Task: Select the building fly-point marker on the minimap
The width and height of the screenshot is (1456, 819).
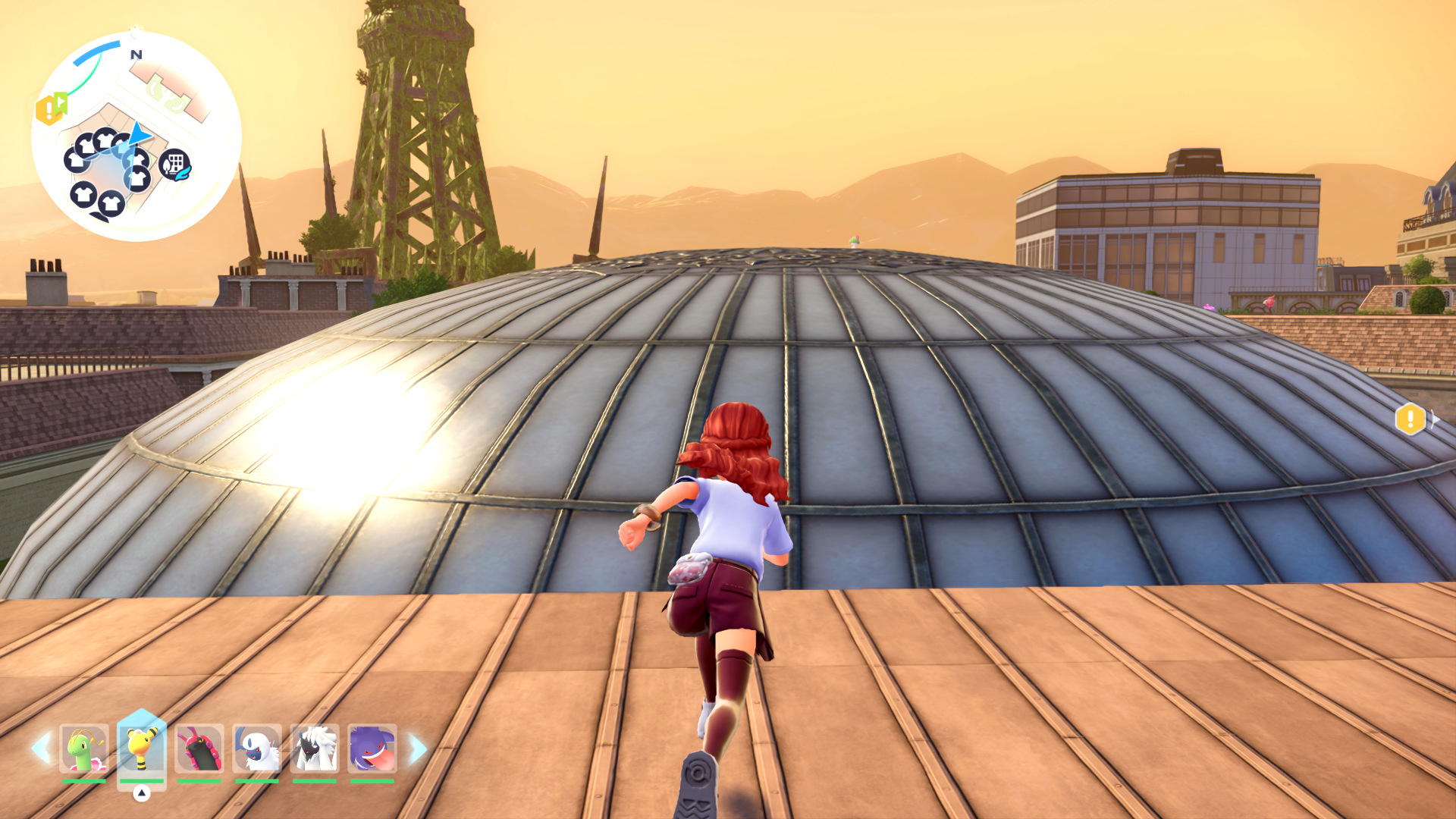Action: 174,165
